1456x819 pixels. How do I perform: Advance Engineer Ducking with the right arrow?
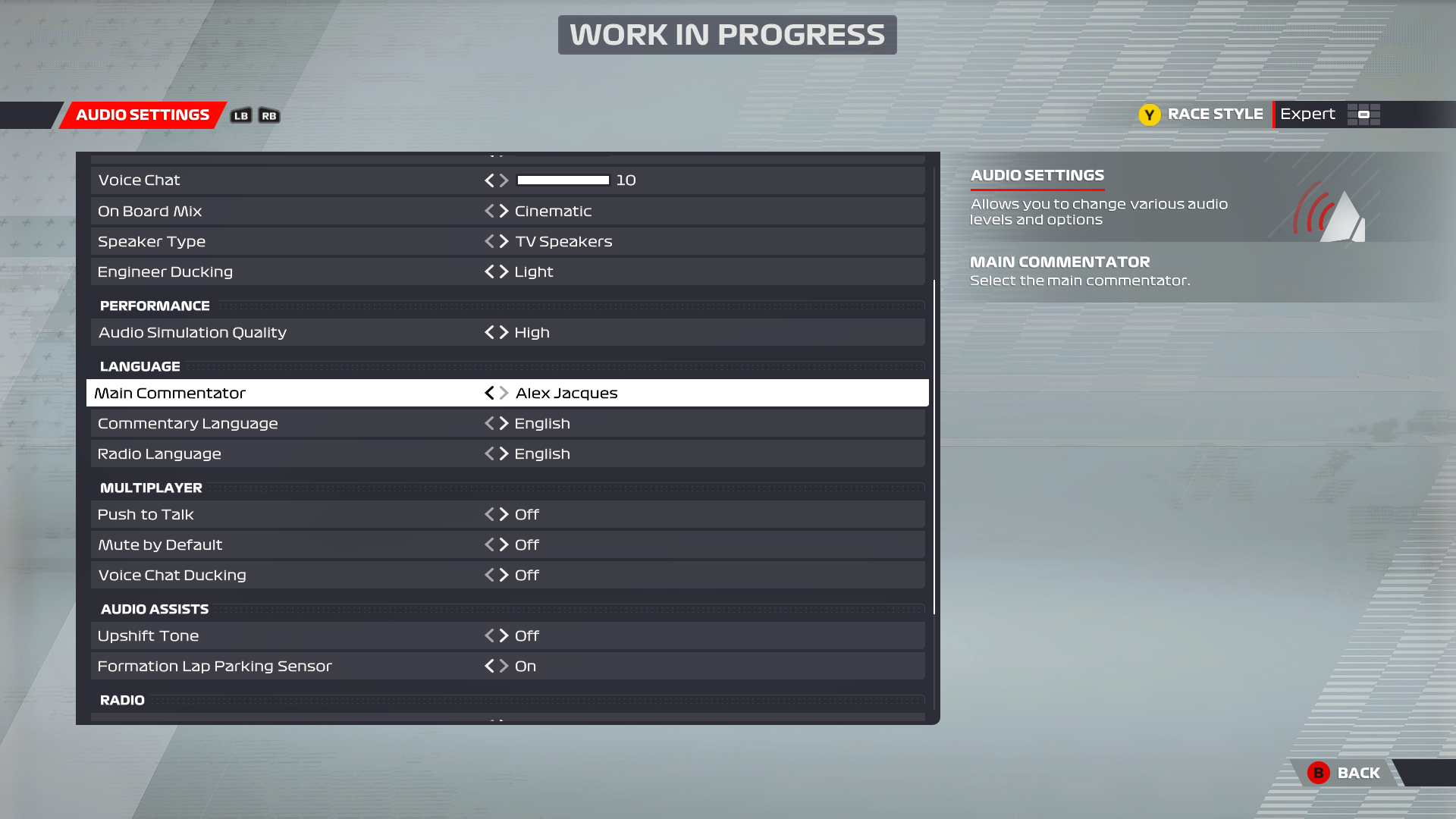point(504,271)
